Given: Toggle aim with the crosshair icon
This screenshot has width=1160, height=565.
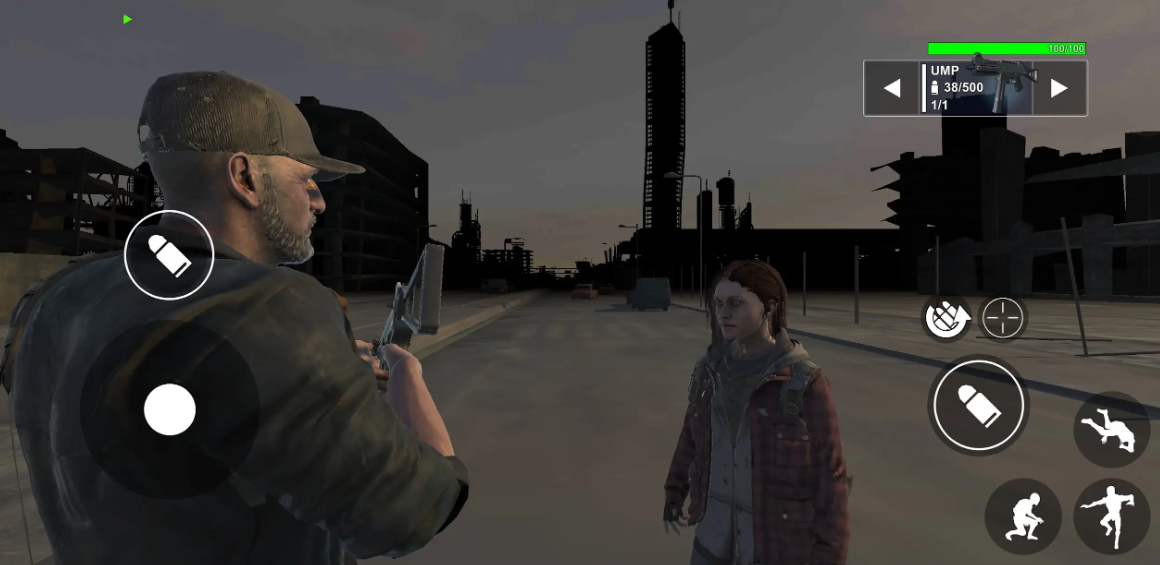Looking at the screenshot, I should [x=1003, y=319].
